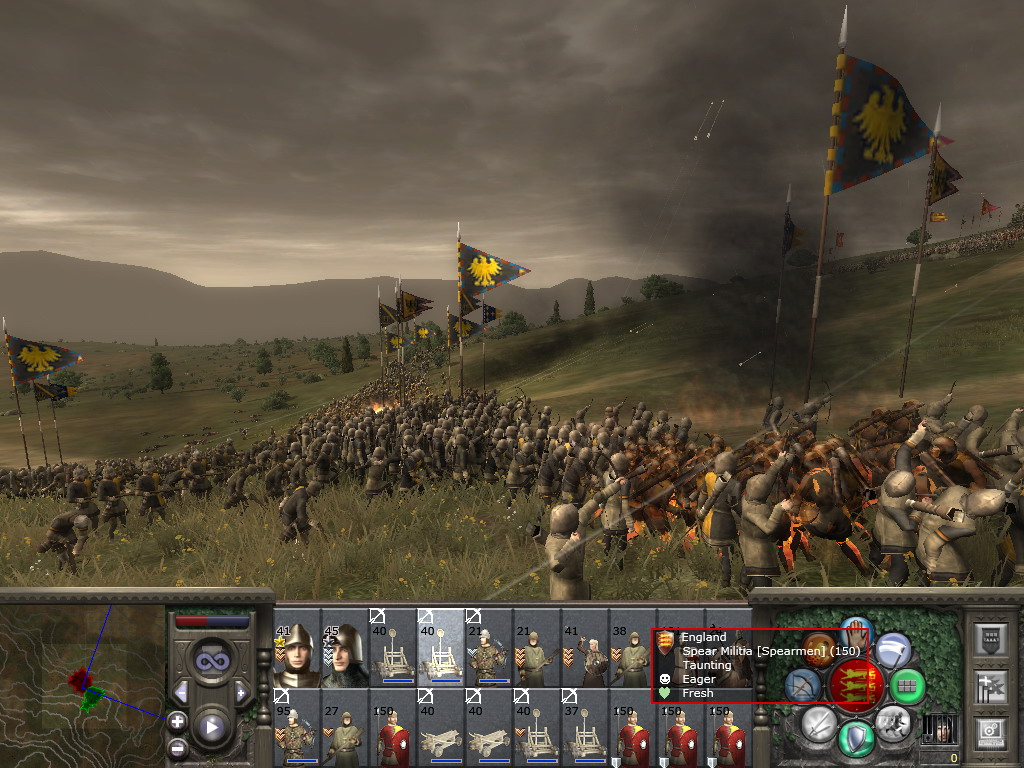This screenshot has width=1024, height=768.
Task: Click the green group formation grid button
Action: pos(907,687)
